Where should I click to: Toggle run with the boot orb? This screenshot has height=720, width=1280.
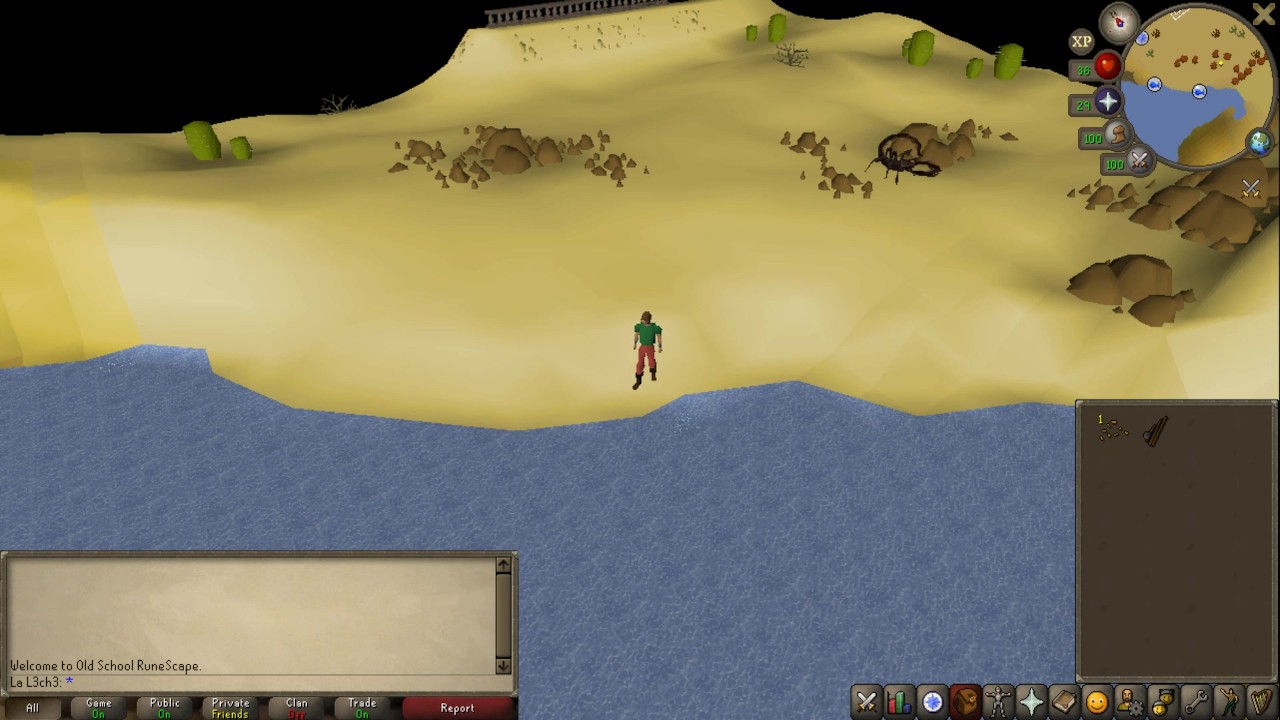[1117, 136]
